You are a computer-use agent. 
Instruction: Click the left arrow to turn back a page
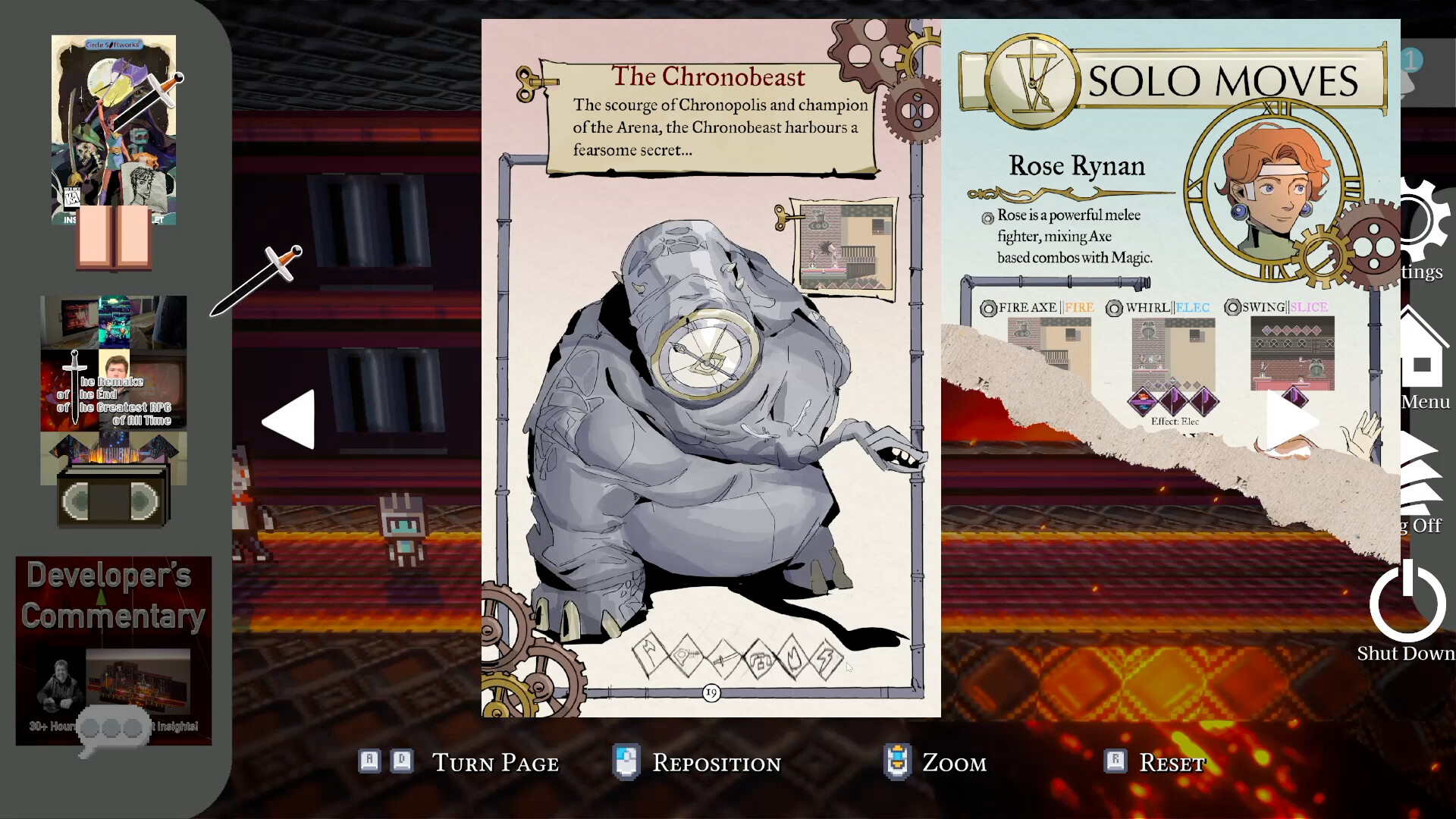coord(288,419)
